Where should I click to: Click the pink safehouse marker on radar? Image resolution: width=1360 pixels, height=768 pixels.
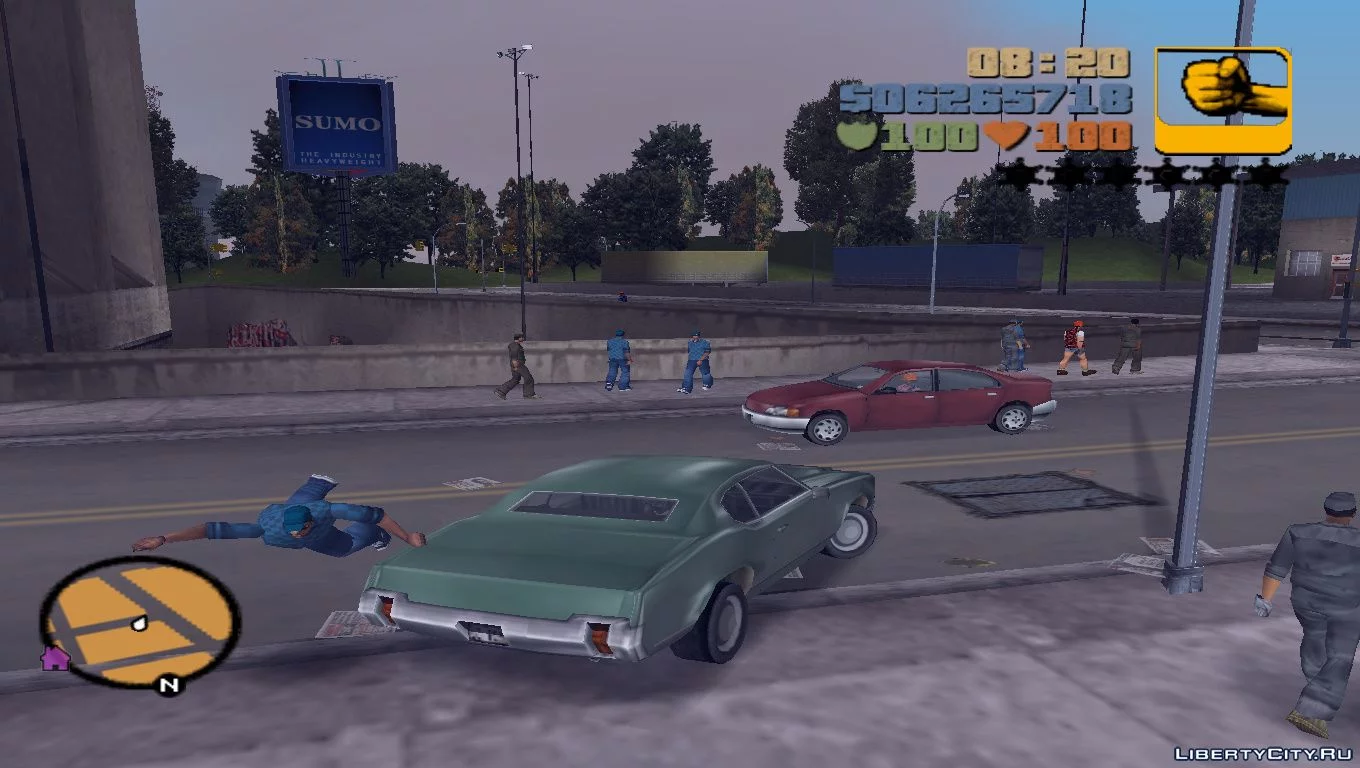point(54,657)
